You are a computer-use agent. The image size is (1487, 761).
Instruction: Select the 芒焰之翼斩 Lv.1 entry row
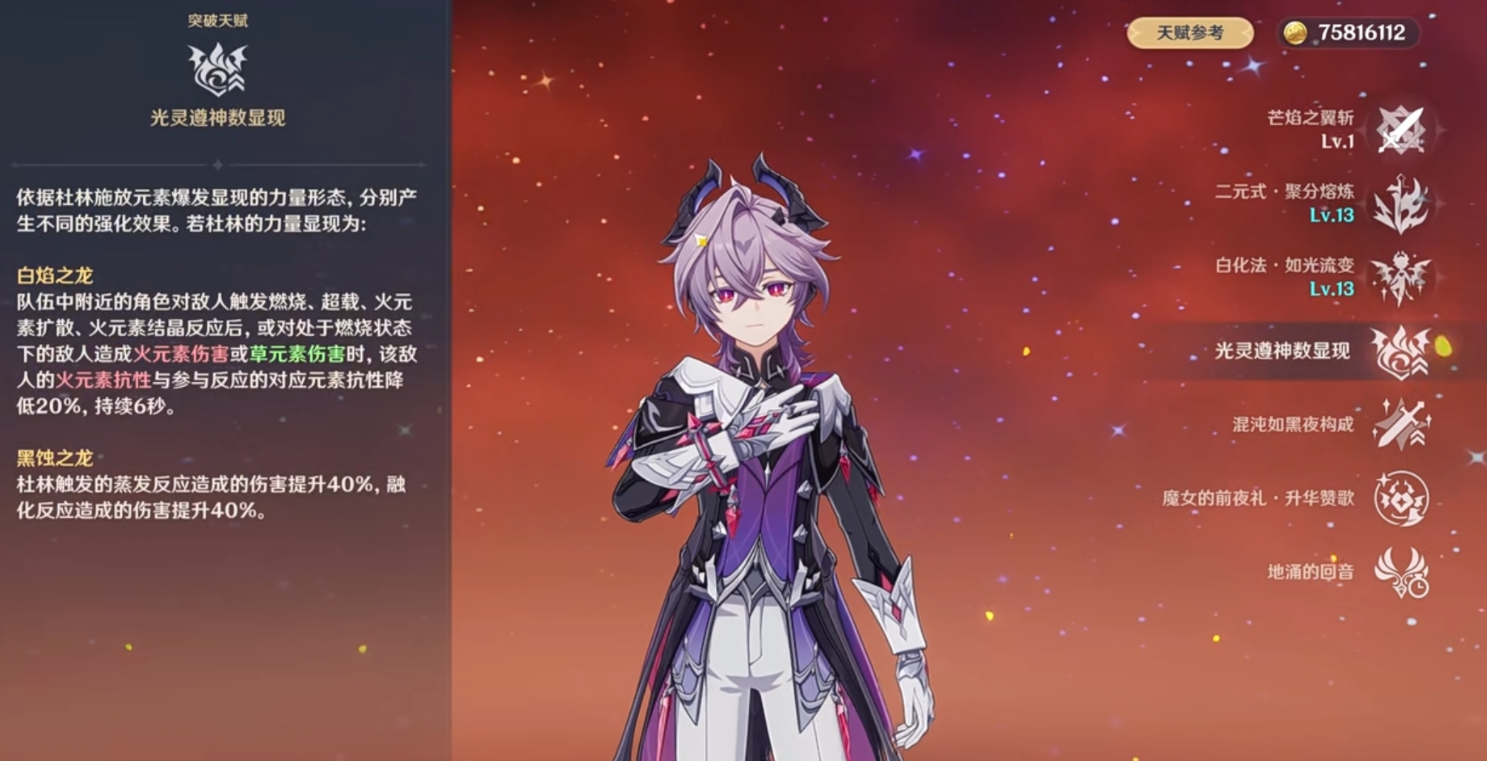pyautogui.click(x=1334, y=128)
